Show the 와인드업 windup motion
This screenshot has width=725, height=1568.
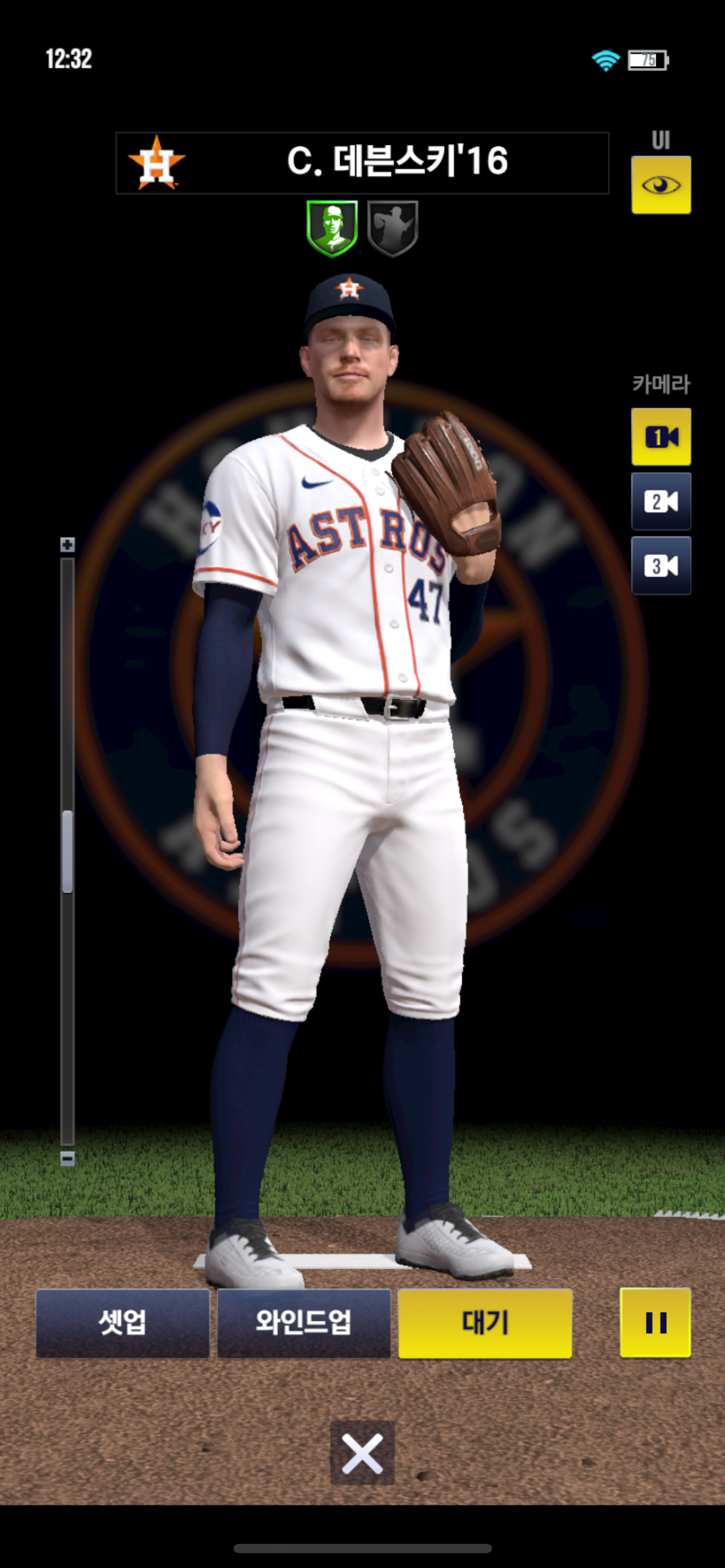(x=304, y=1323)
